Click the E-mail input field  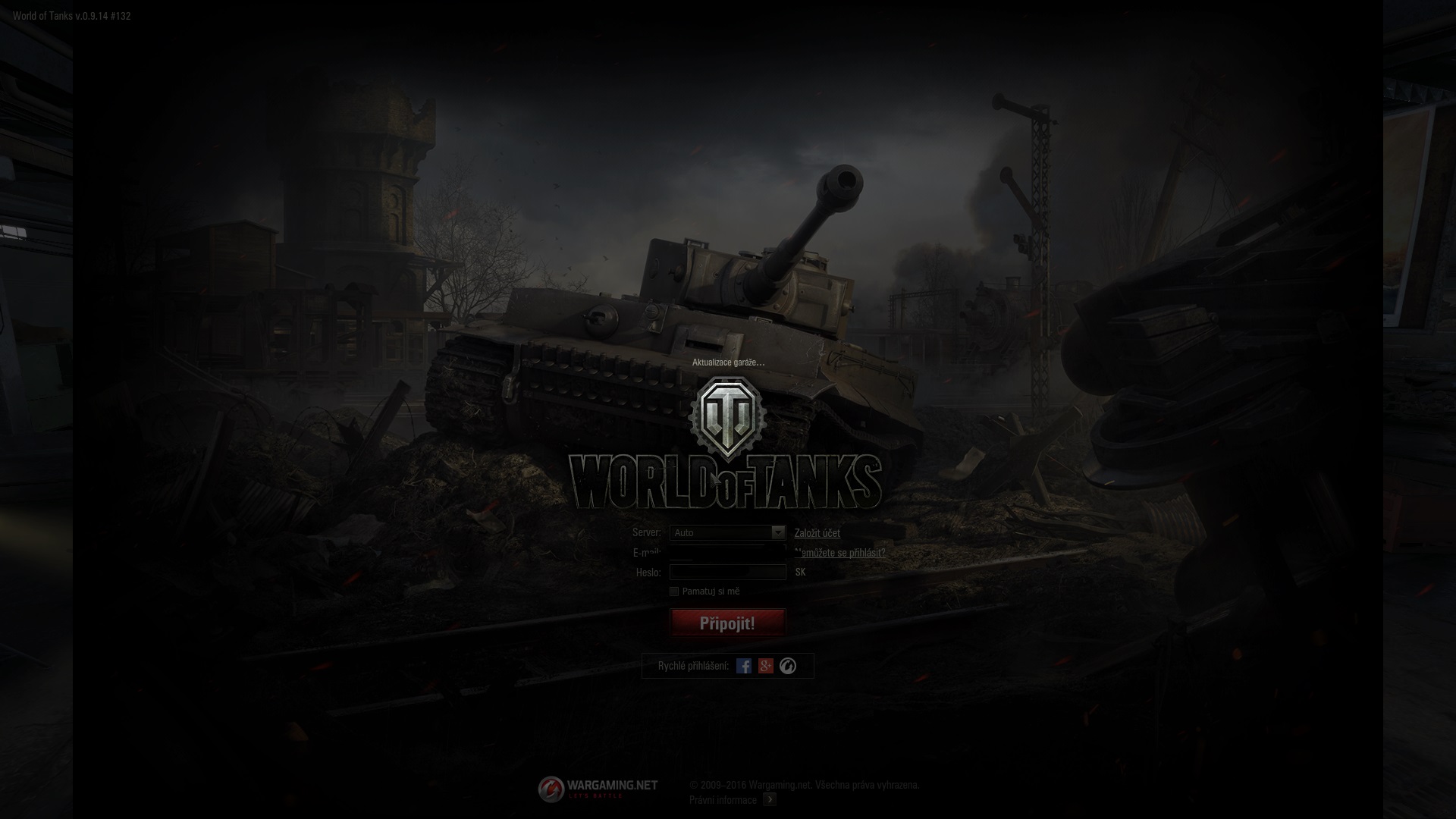[727, 552]
